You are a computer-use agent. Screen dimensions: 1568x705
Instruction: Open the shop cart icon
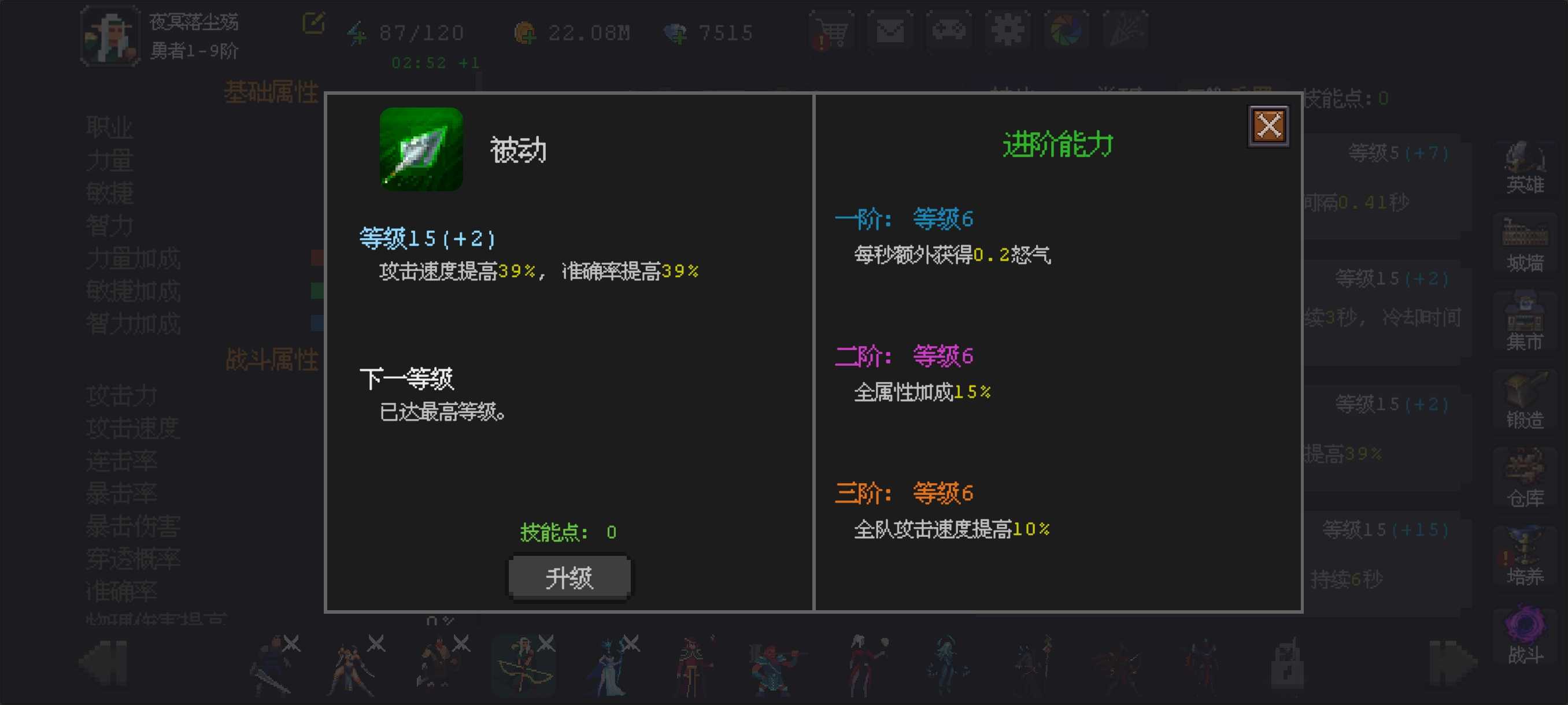click(831, 32)
